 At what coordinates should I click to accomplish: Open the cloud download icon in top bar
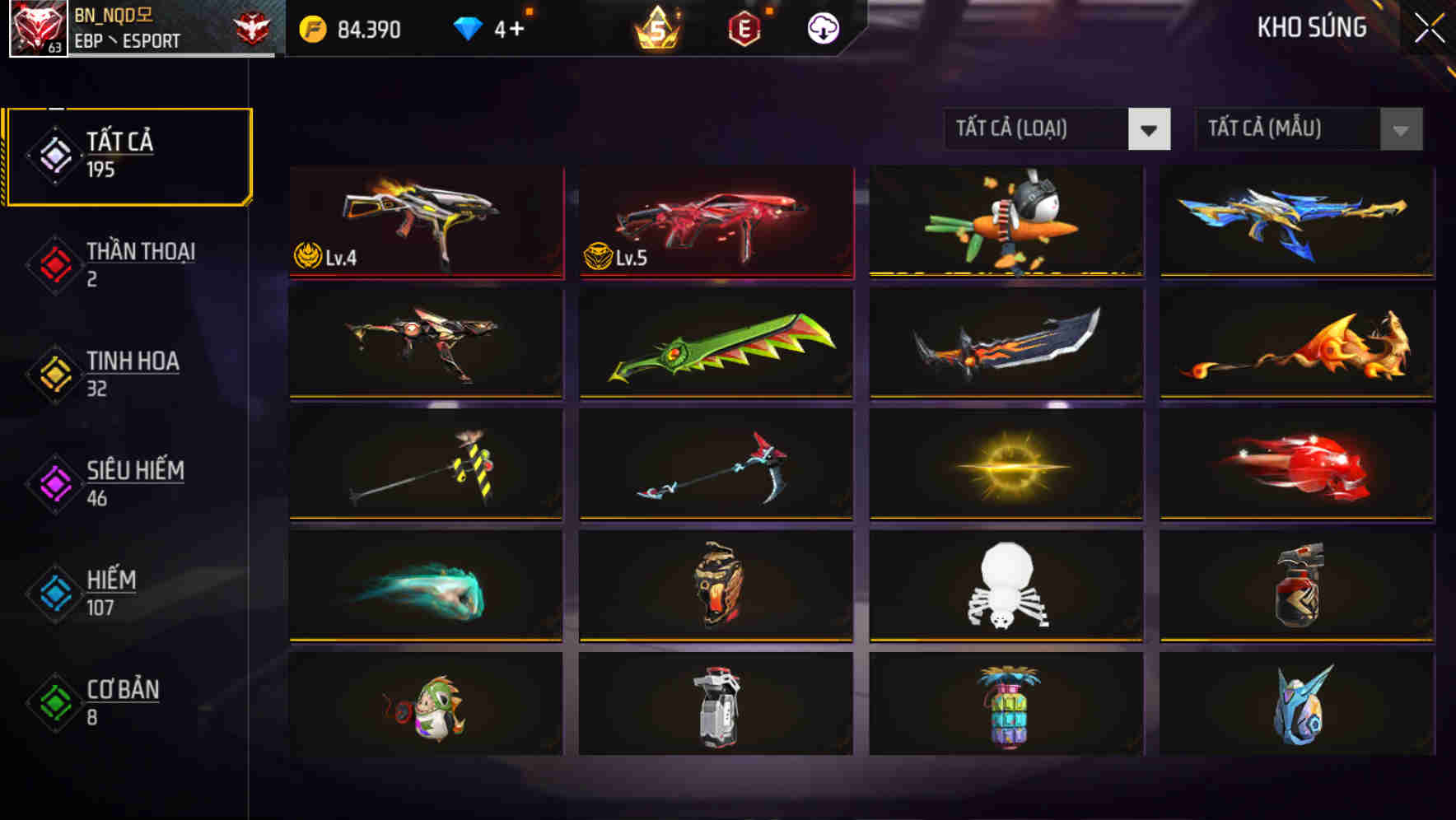[821, 28]
